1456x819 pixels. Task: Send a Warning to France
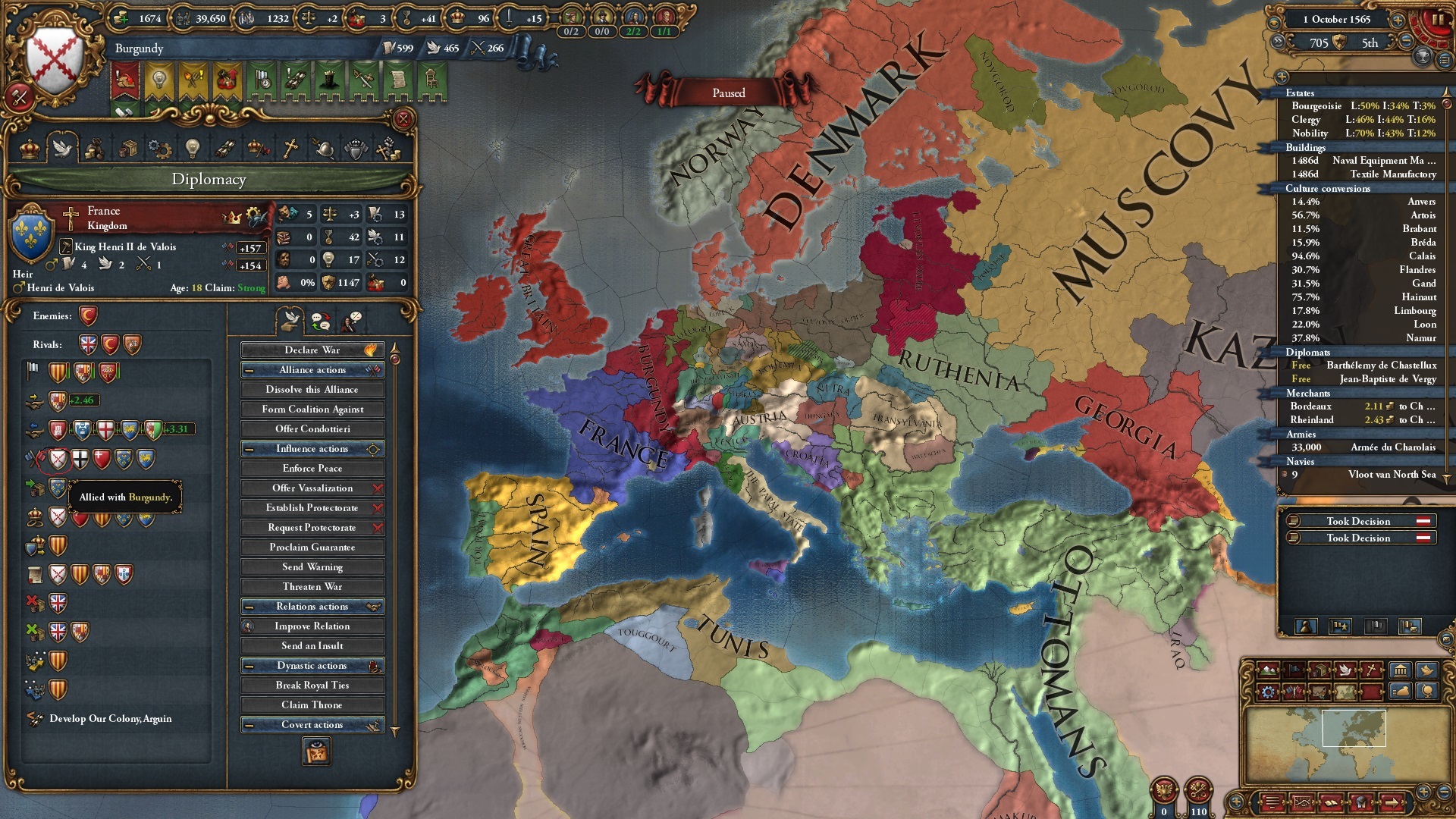[312, 567]
